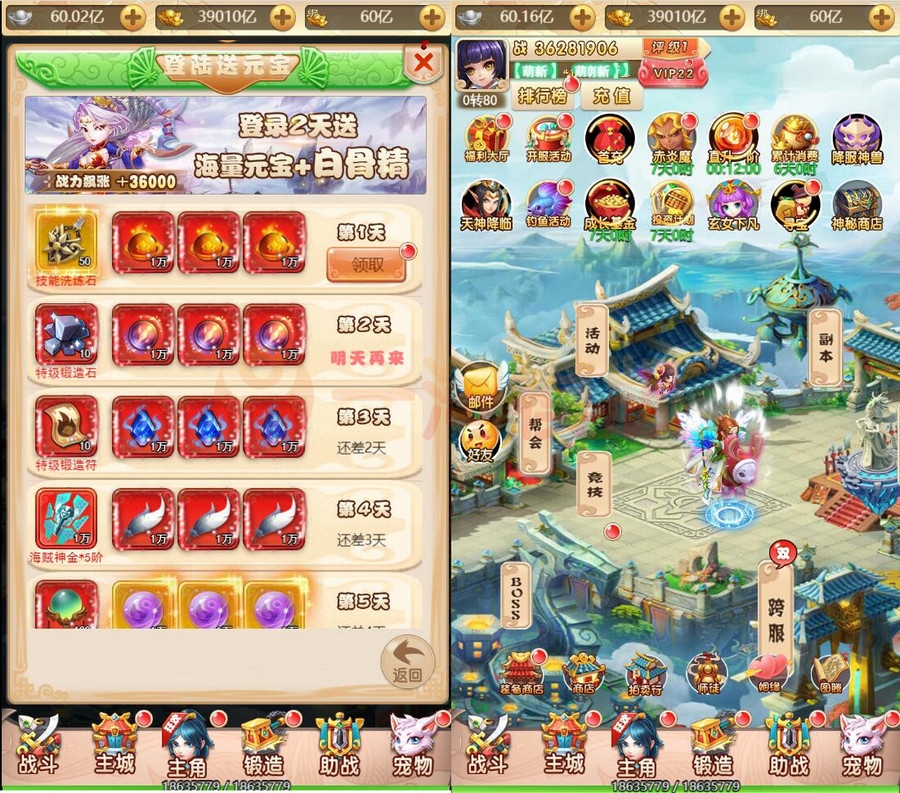The height and width of the screenshot is (793, 900).
Task: Open the 拍卖行 auction house
Action: click(645, 675)
